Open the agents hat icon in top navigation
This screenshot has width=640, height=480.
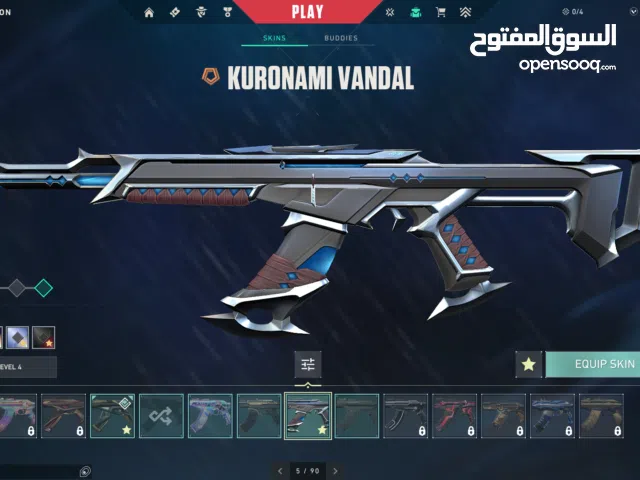[x=200, y=13]
